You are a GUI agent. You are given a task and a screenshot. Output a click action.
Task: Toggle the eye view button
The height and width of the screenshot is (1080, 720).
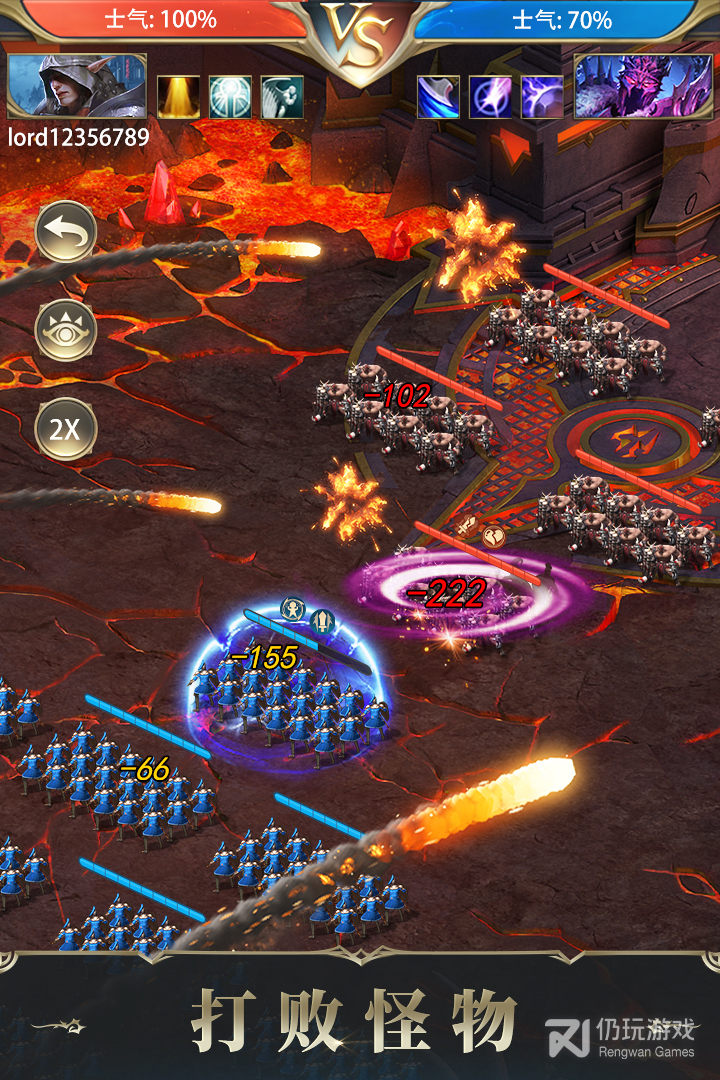tap(66, 331)
